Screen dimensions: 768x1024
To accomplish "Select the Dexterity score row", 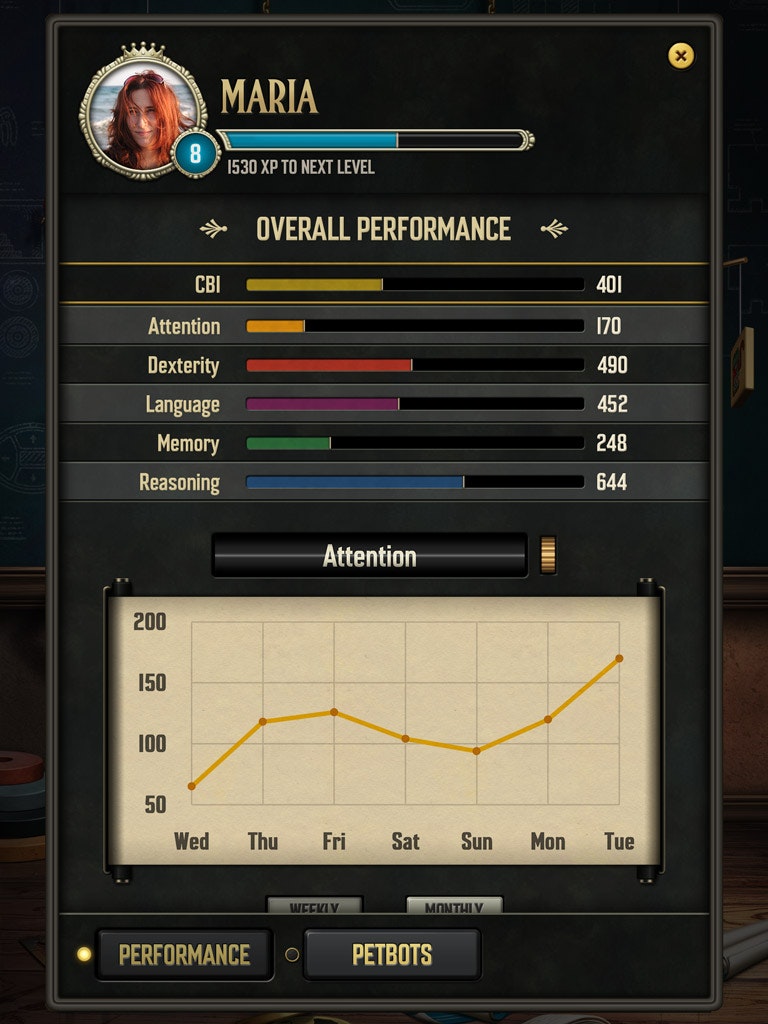I will tap(384, 365).
